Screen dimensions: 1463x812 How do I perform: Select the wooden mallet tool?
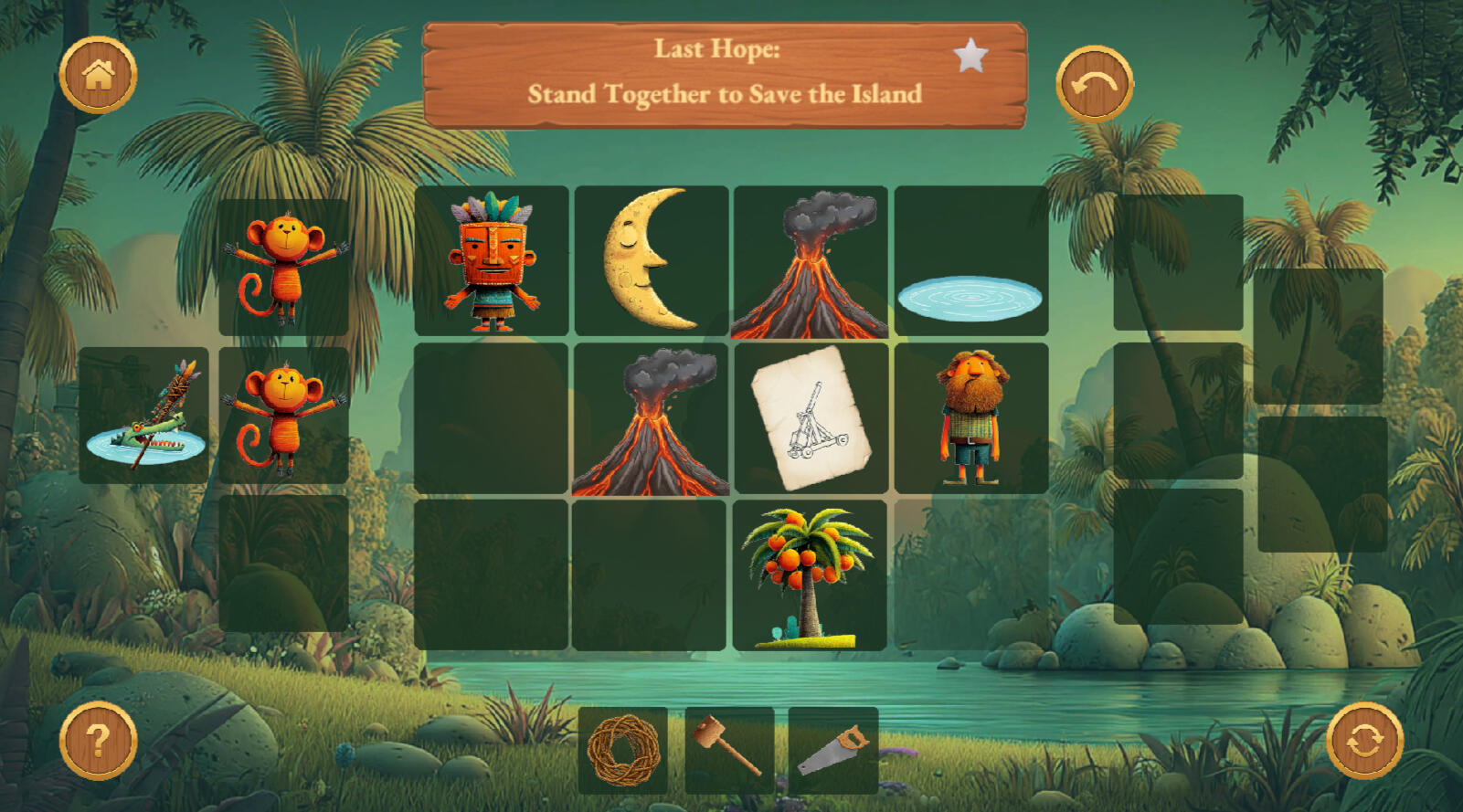tap(729, 749)
